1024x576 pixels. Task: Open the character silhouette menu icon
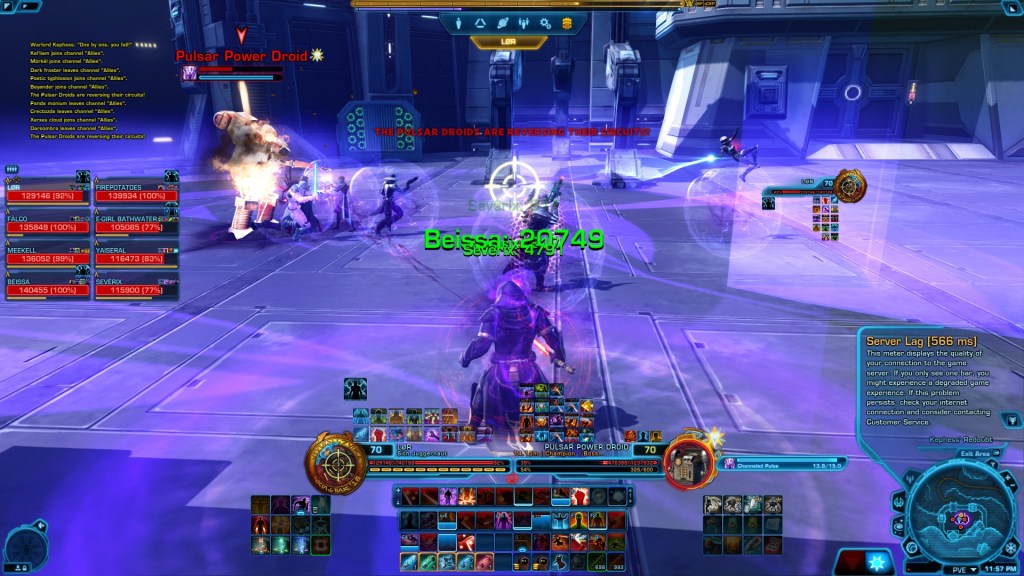coord(459,23)
